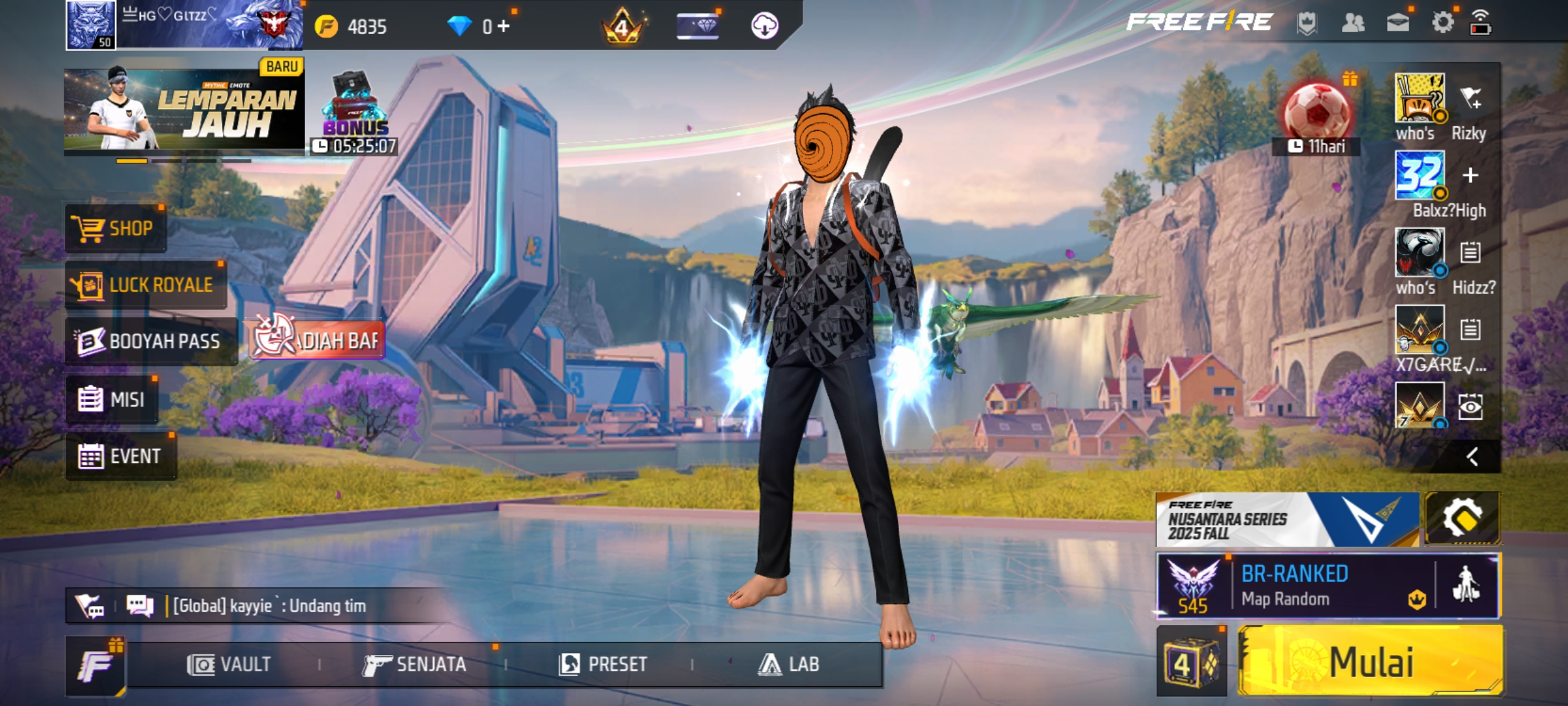Viewport: 1568px width, 706px height.
Task: Open the Nusantara Series 2025 Fall banner
Action: click(x=1286, y=520)
